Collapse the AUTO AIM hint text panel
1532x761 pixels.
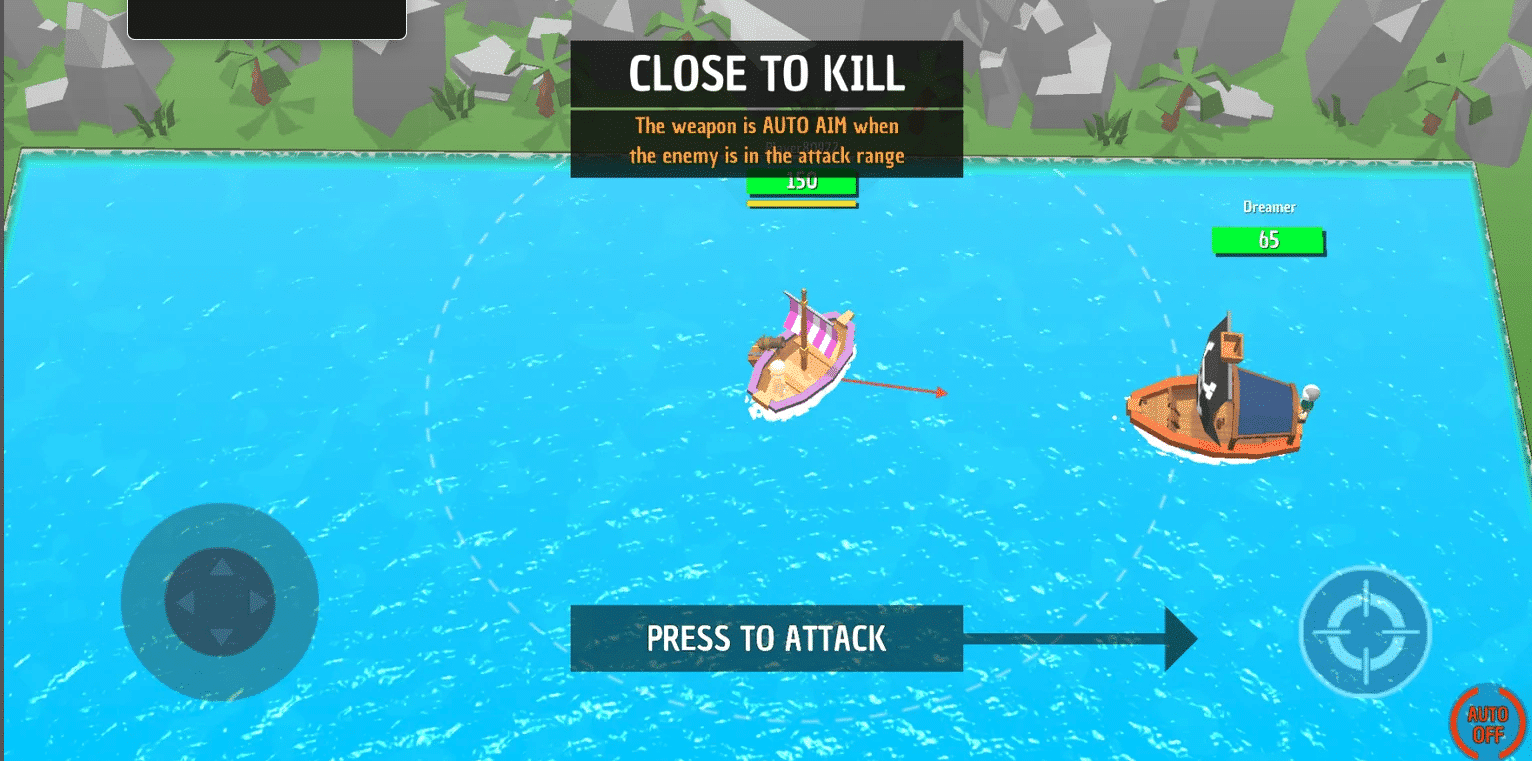pyautogui.click(x=766, y=140)
